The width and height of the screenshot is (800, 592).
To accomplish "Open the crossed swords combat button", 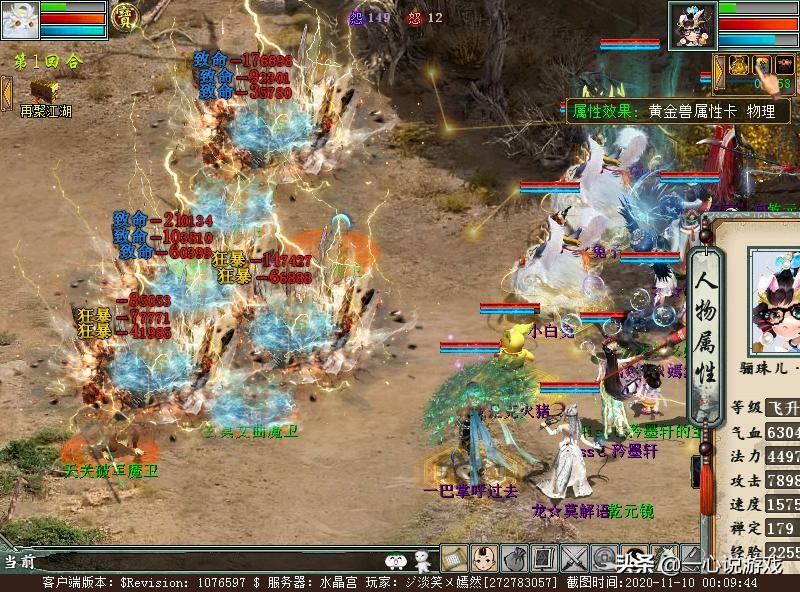I will [574, 558].
